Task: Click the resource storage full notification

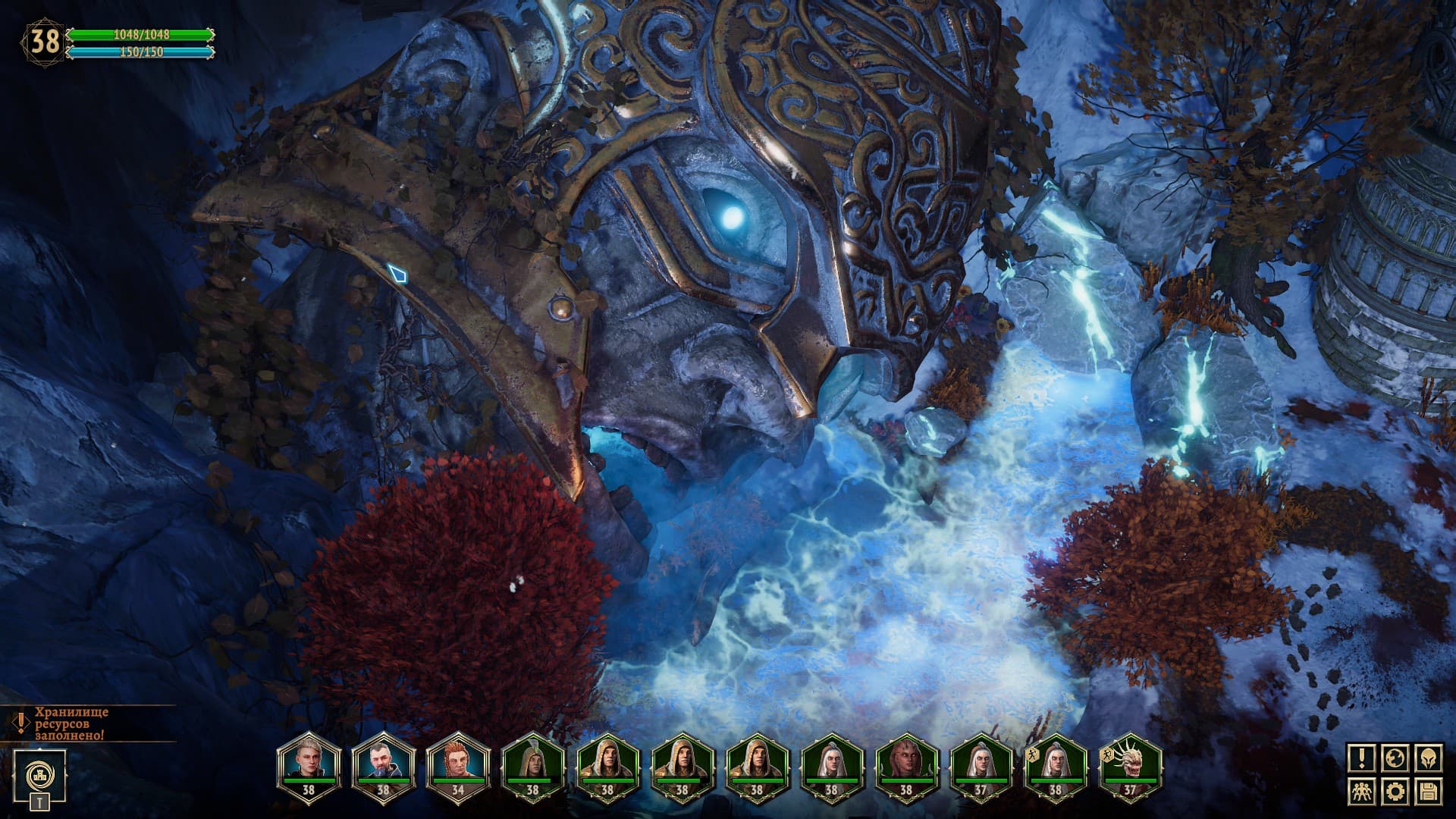Action: click(70, 724)
